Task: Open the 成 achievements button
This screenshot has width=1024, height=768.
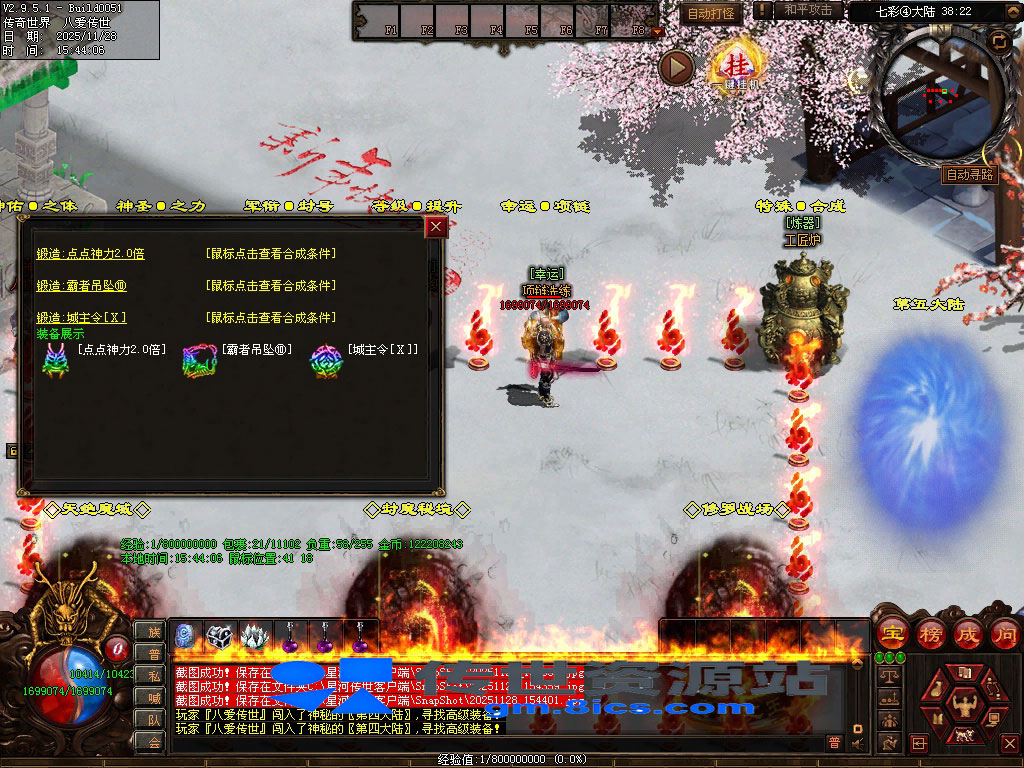Action: pyautogui.click(x=966, y=633)
